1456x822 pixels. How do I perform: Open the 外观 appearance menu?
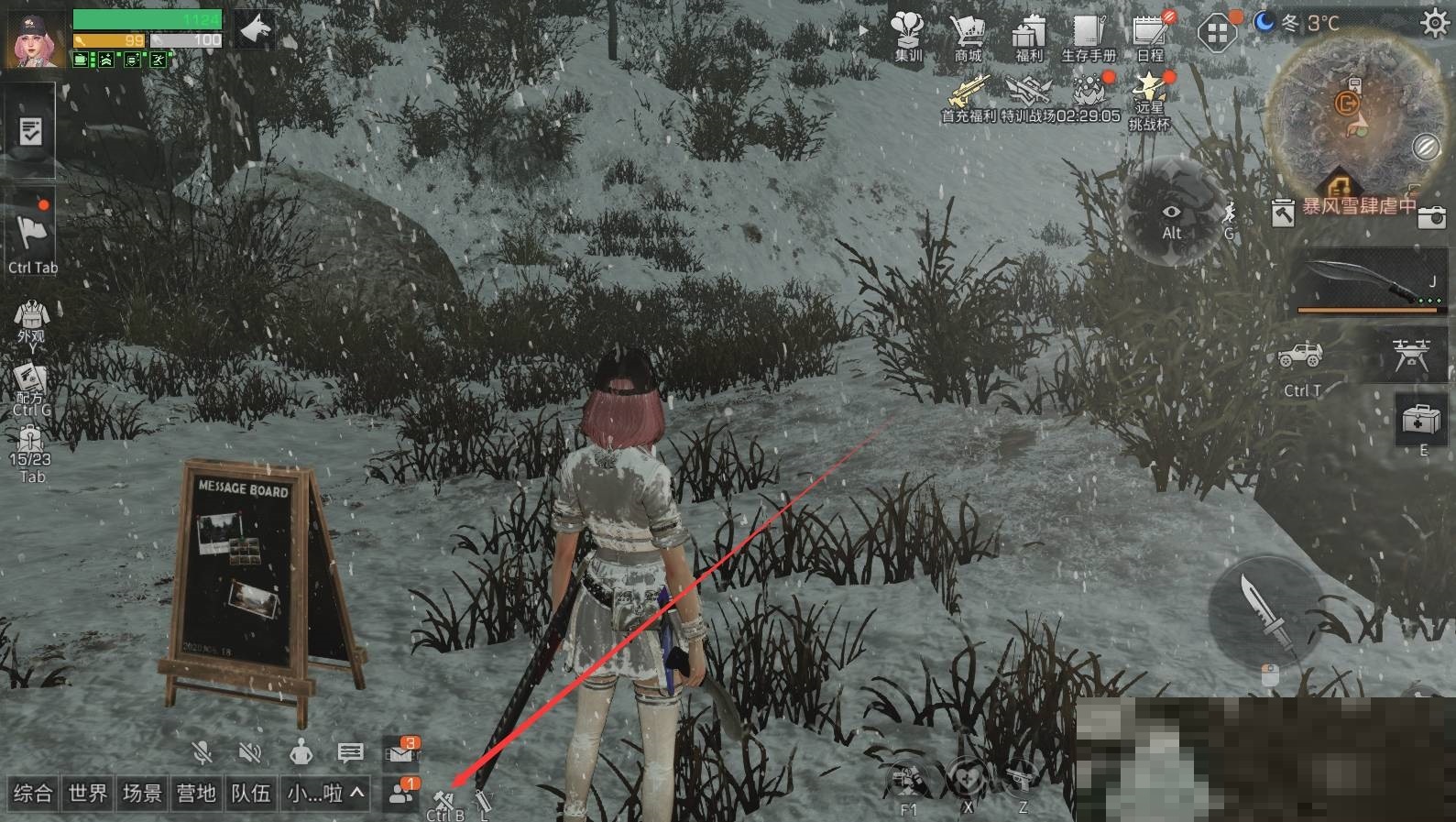[x=31, y=320]
